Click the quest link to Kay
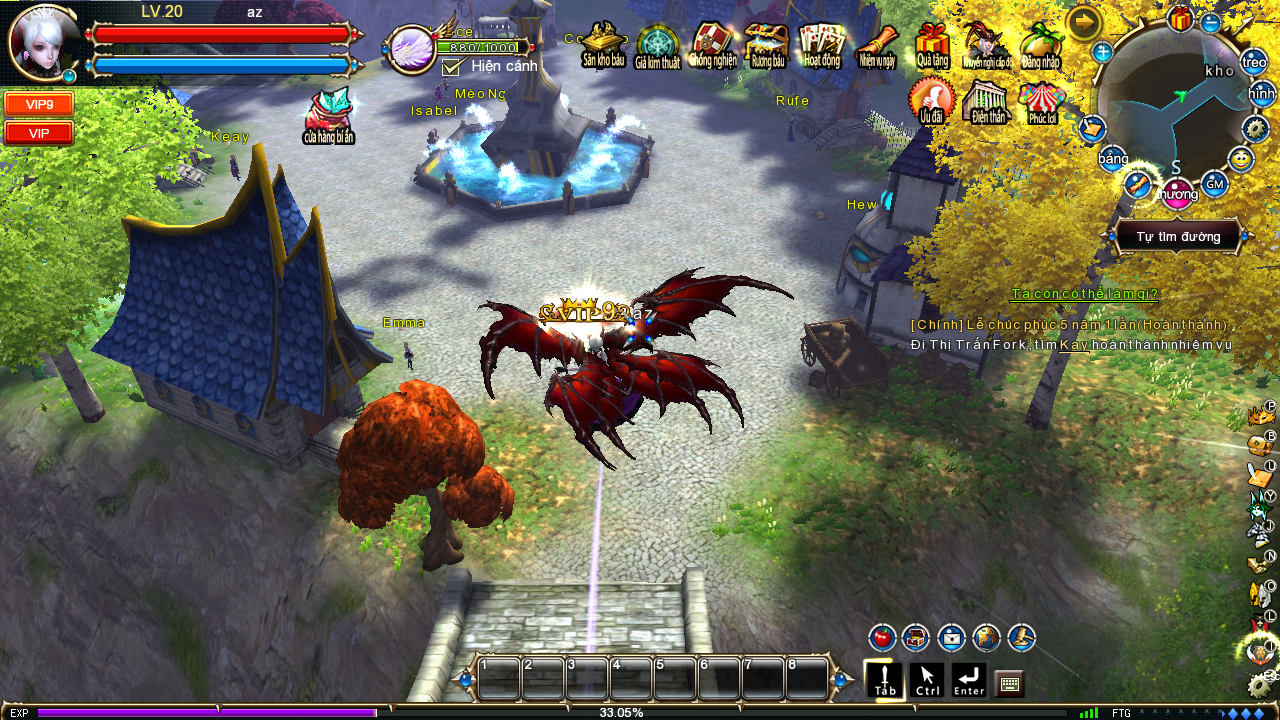 pos(1074,345)
